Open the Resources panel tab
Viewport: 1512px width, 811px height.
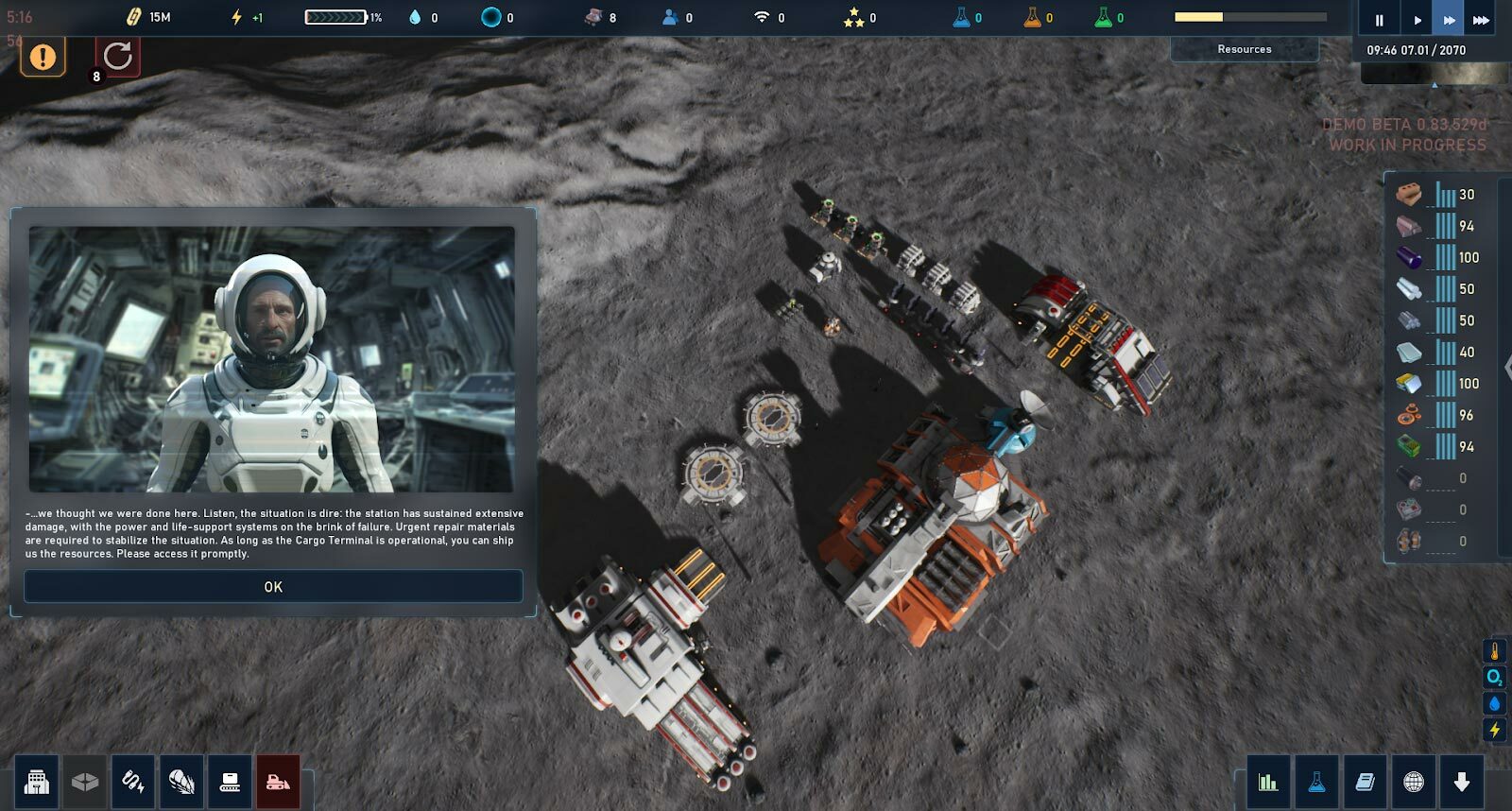click(x=1244, y=49)
